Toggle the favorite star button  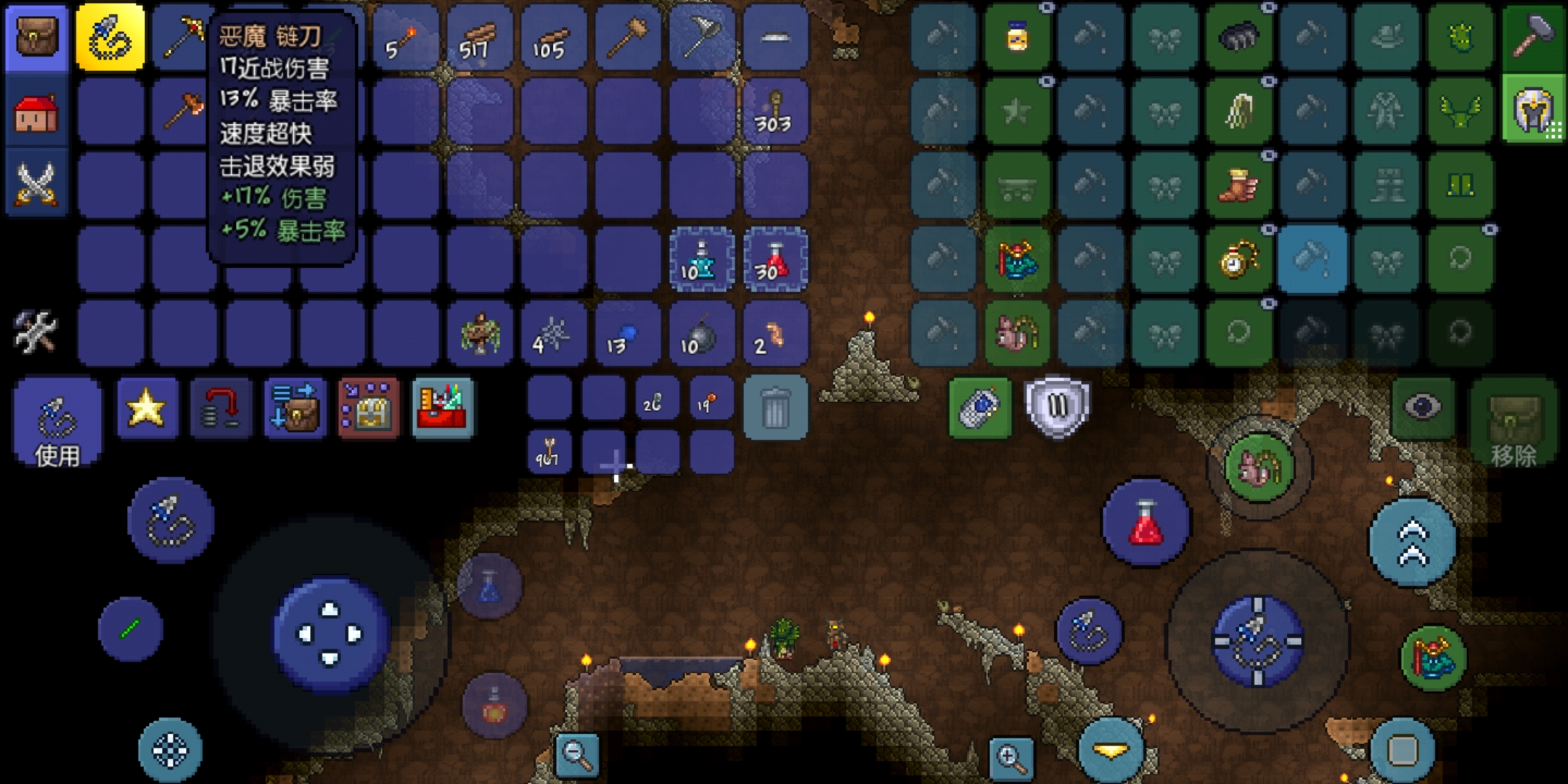[x=147, y=408]
